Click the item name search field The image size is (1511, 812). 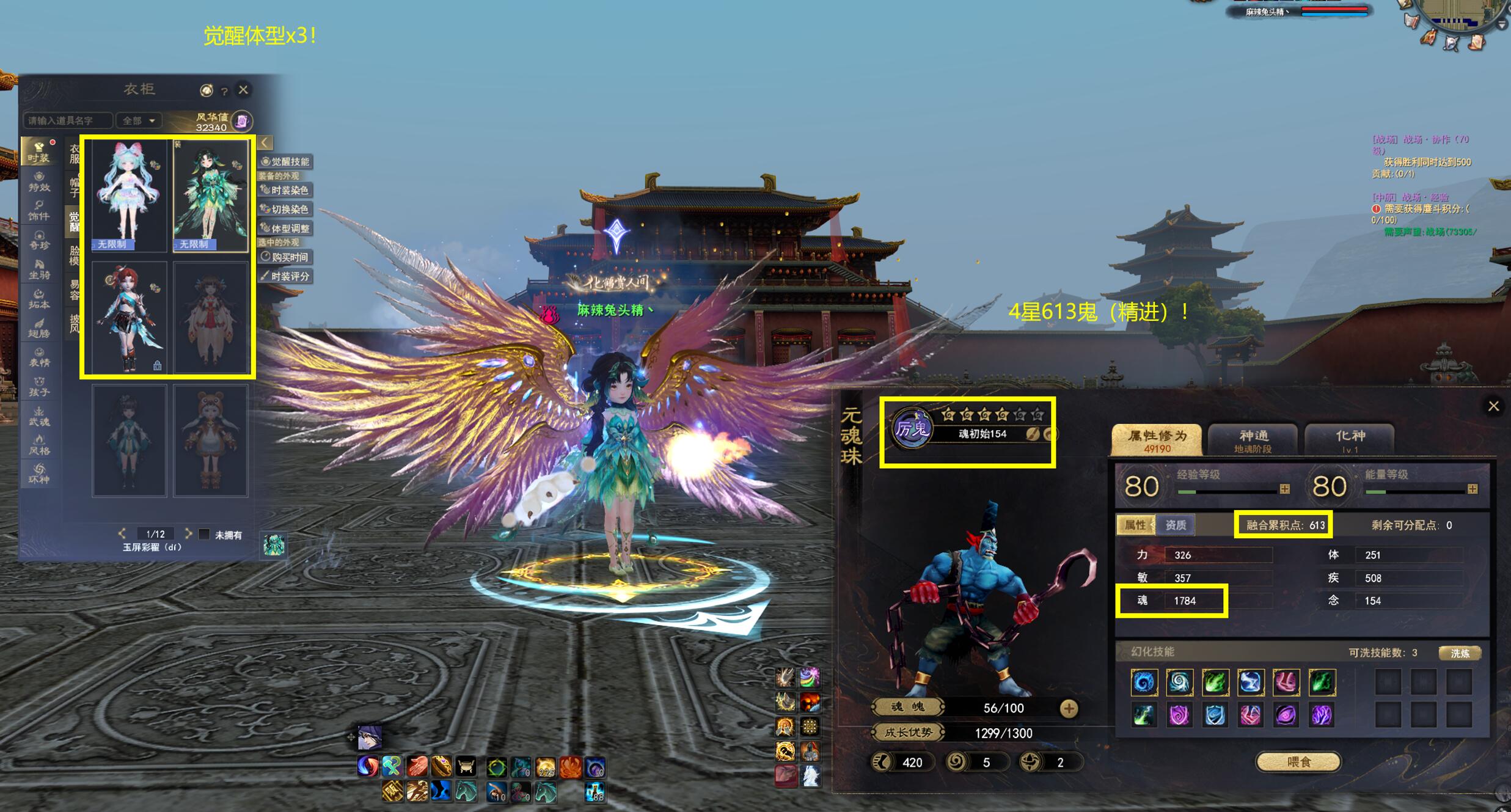(67, 120)
